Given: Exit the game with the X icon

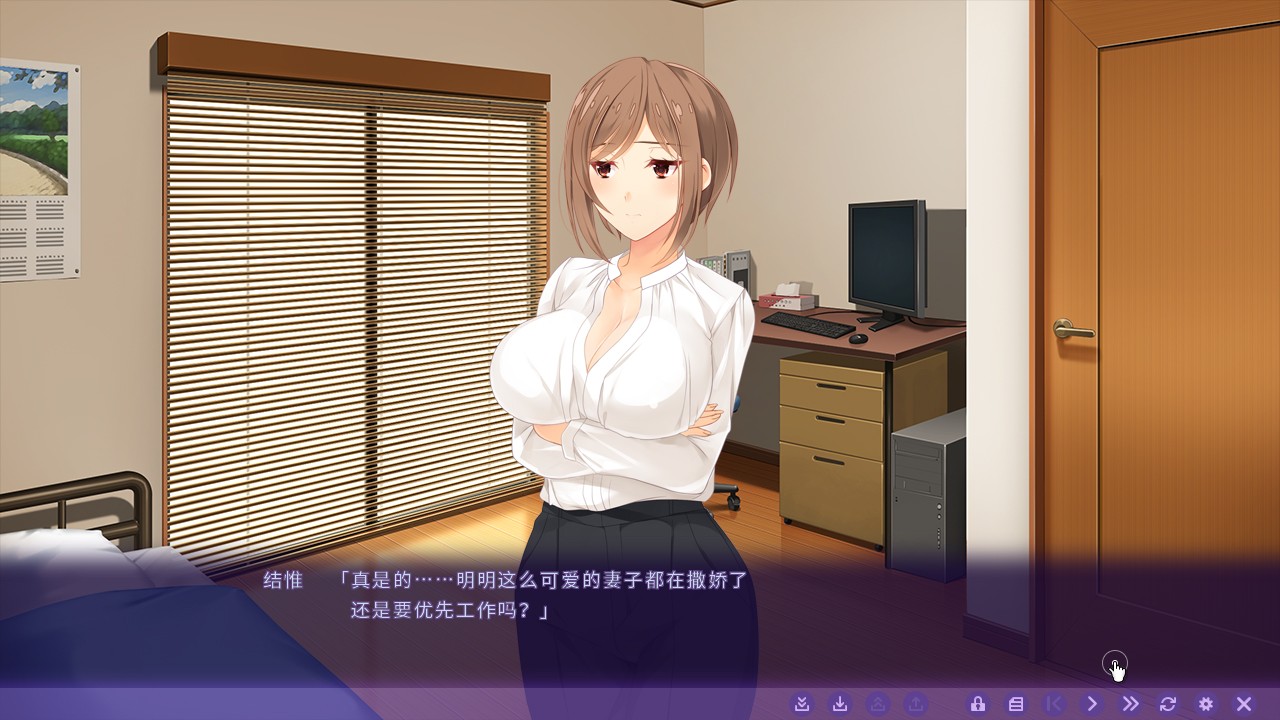Looking at the screenshot, I should click(1242, 703).
